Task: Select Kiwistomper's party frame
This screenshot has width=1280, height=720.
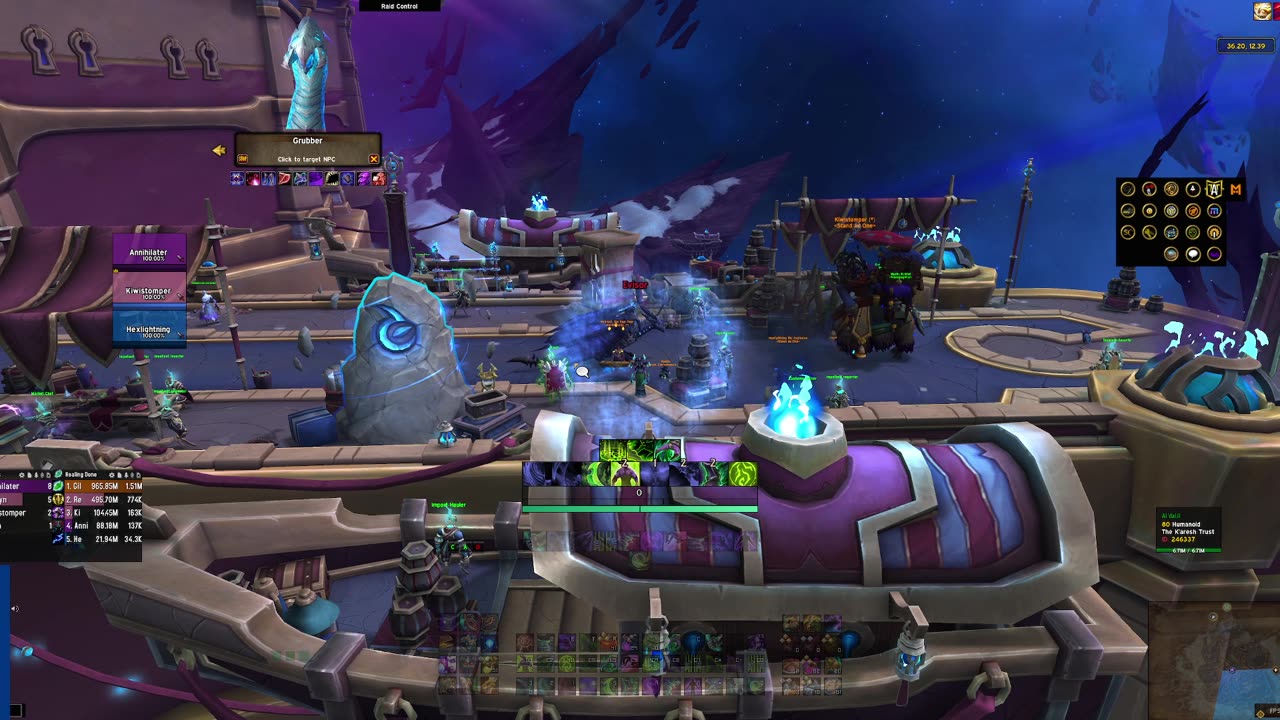Action: coord(149,292)
